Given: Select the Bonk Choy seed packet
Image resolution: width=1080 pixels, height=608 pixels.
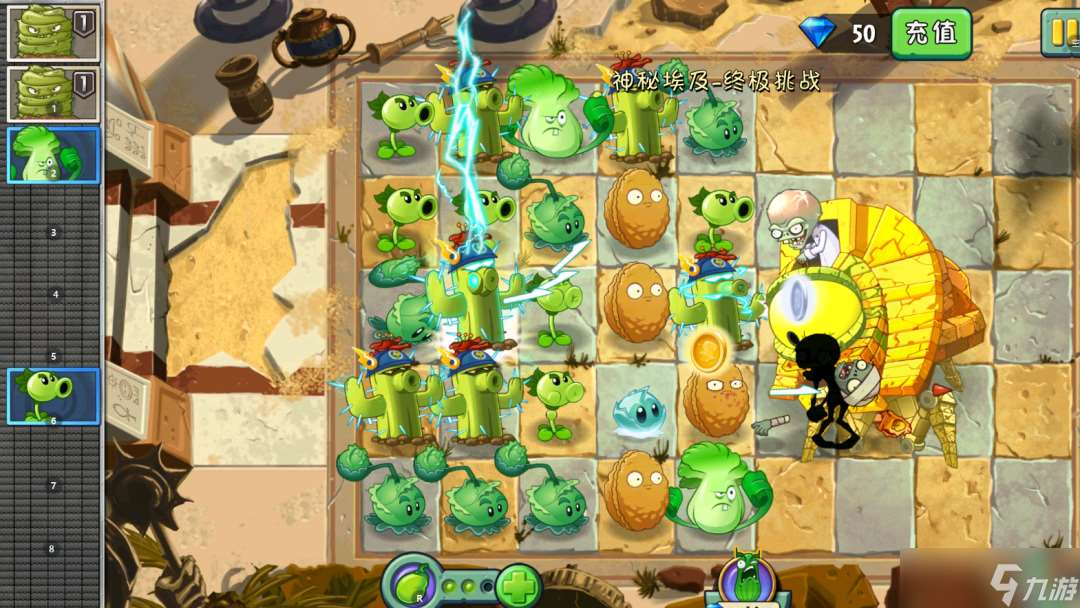Looking at the screenshot, I should (54, 155).
